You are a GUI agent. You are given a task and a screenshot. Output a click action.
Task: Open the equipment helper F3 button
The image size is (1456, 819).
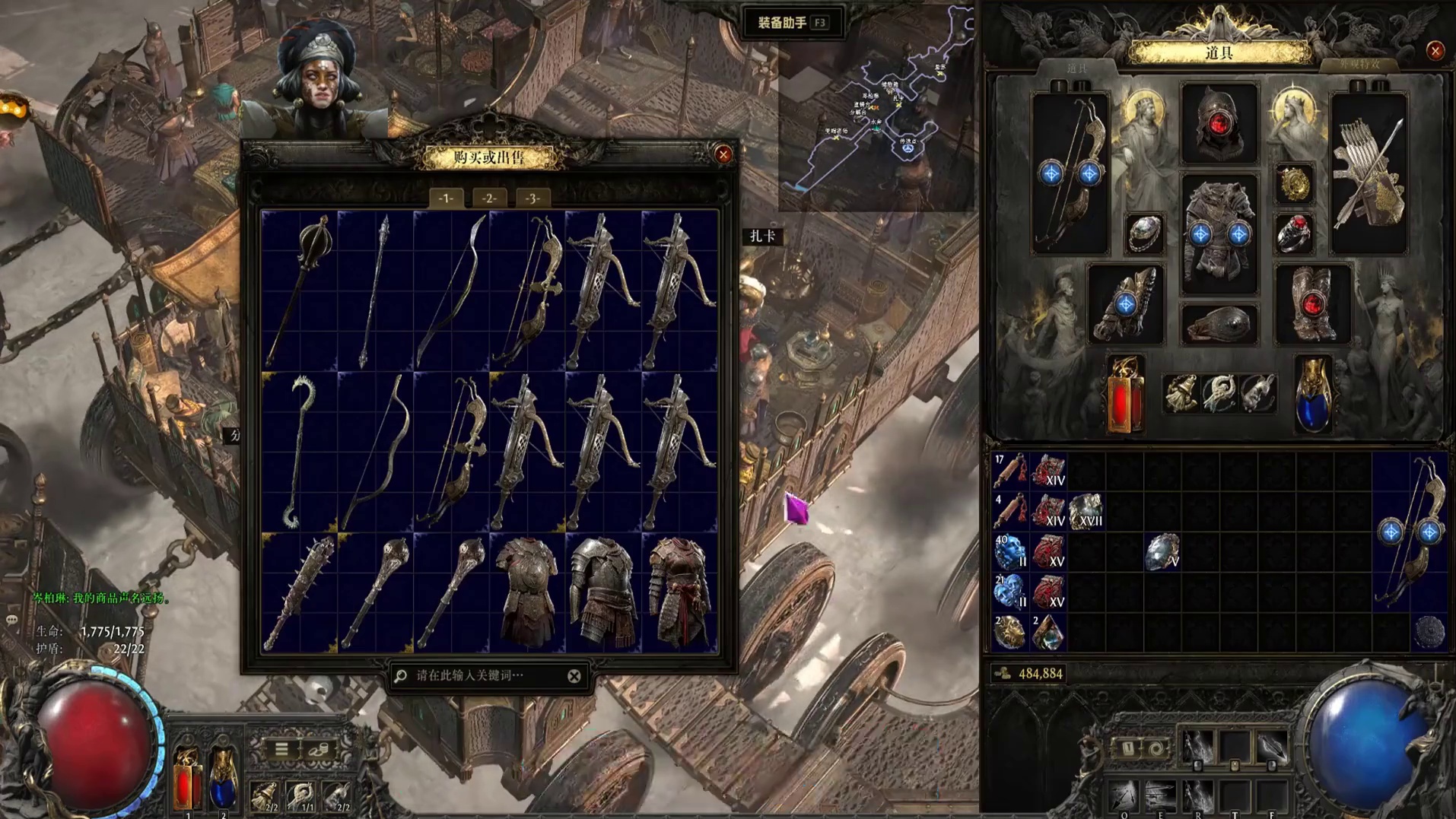[x=792, y=23]
